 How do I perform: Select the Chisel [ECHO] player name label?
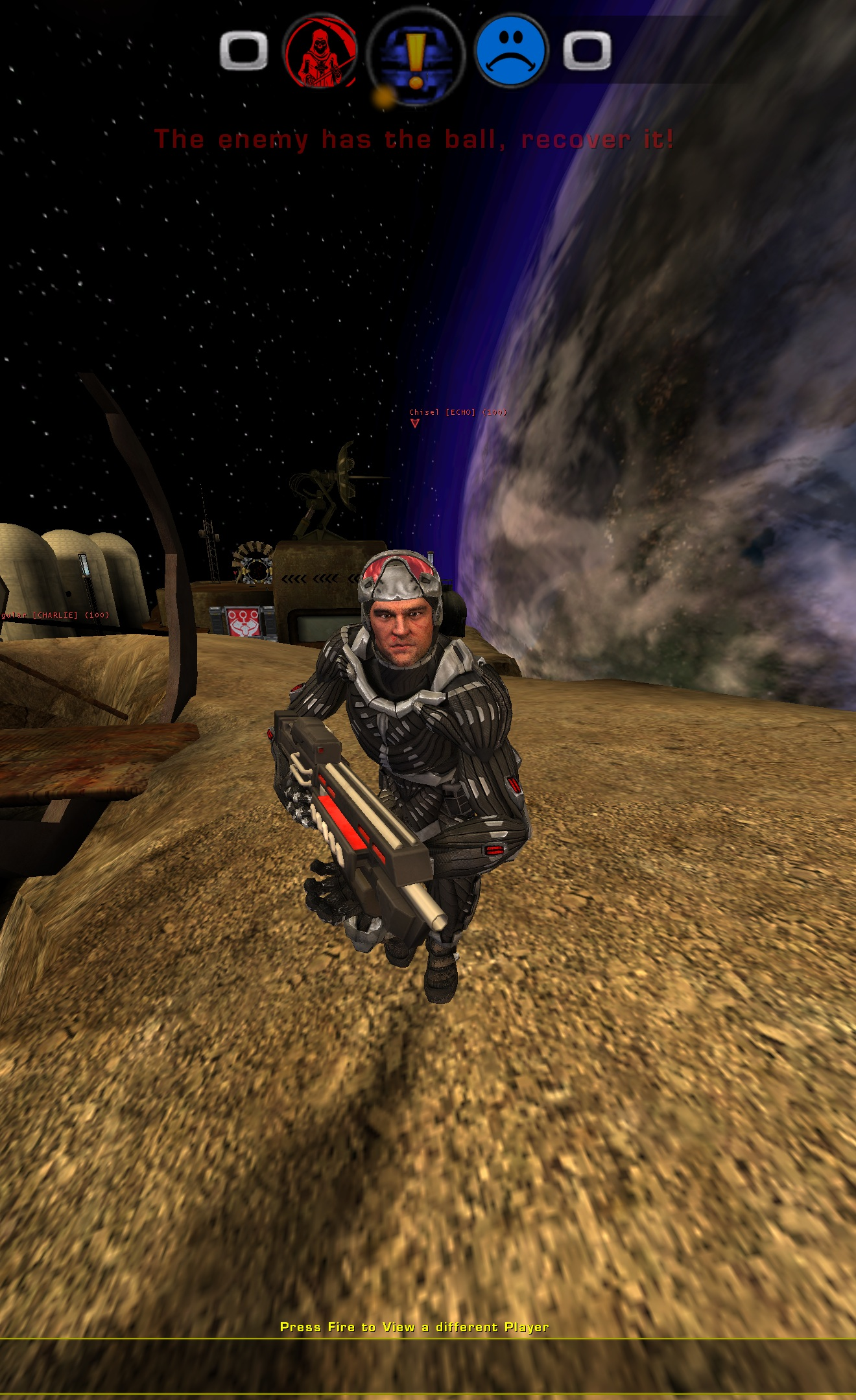point(456,411)
